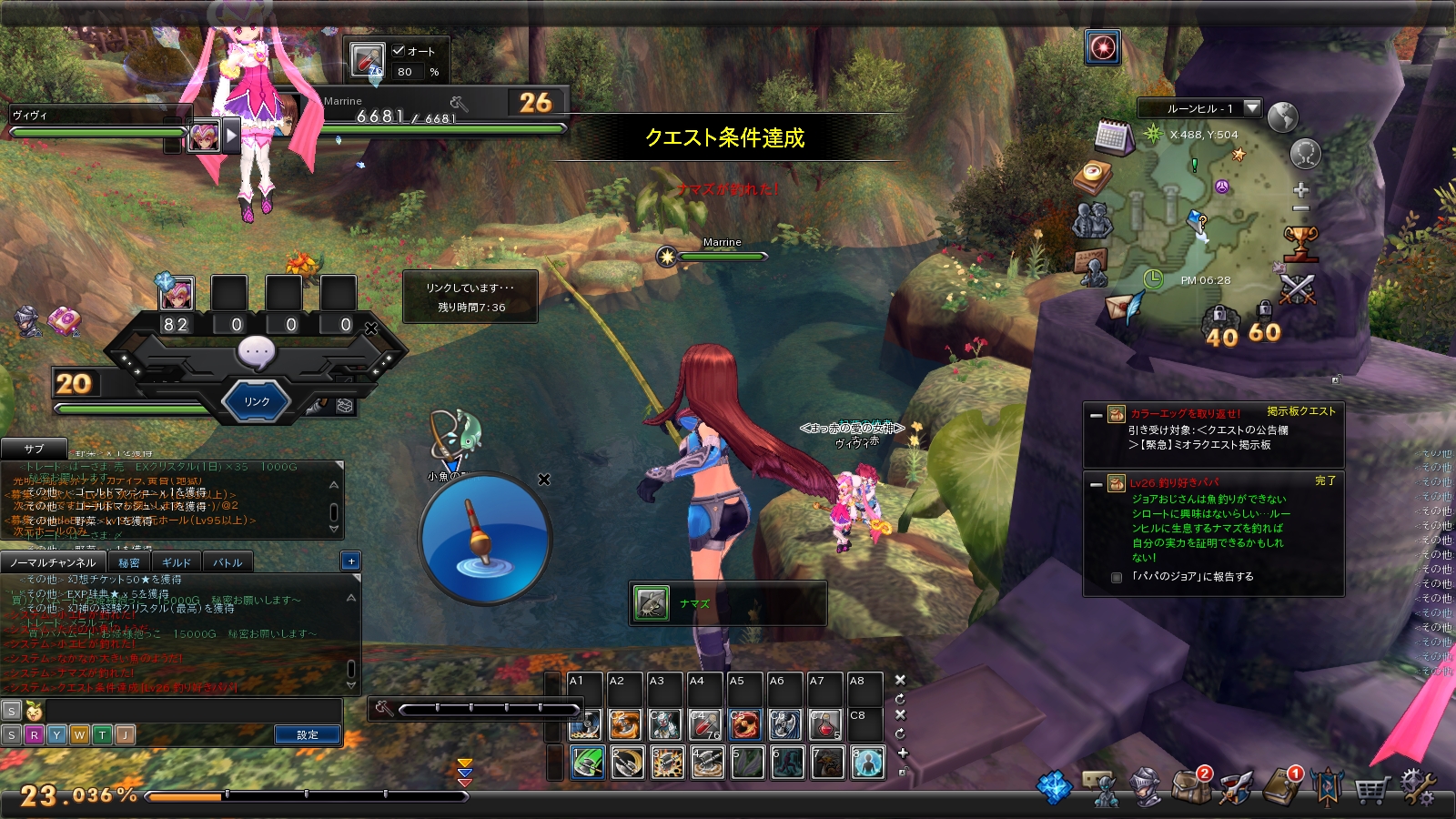Switch to the 秘密 whisper chat tab

129,562
